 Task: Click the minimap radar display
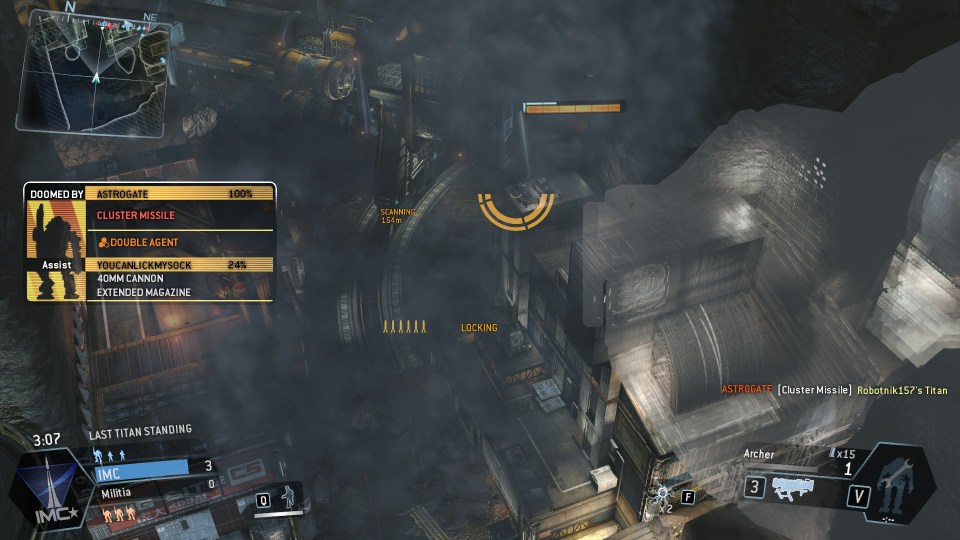95,72
